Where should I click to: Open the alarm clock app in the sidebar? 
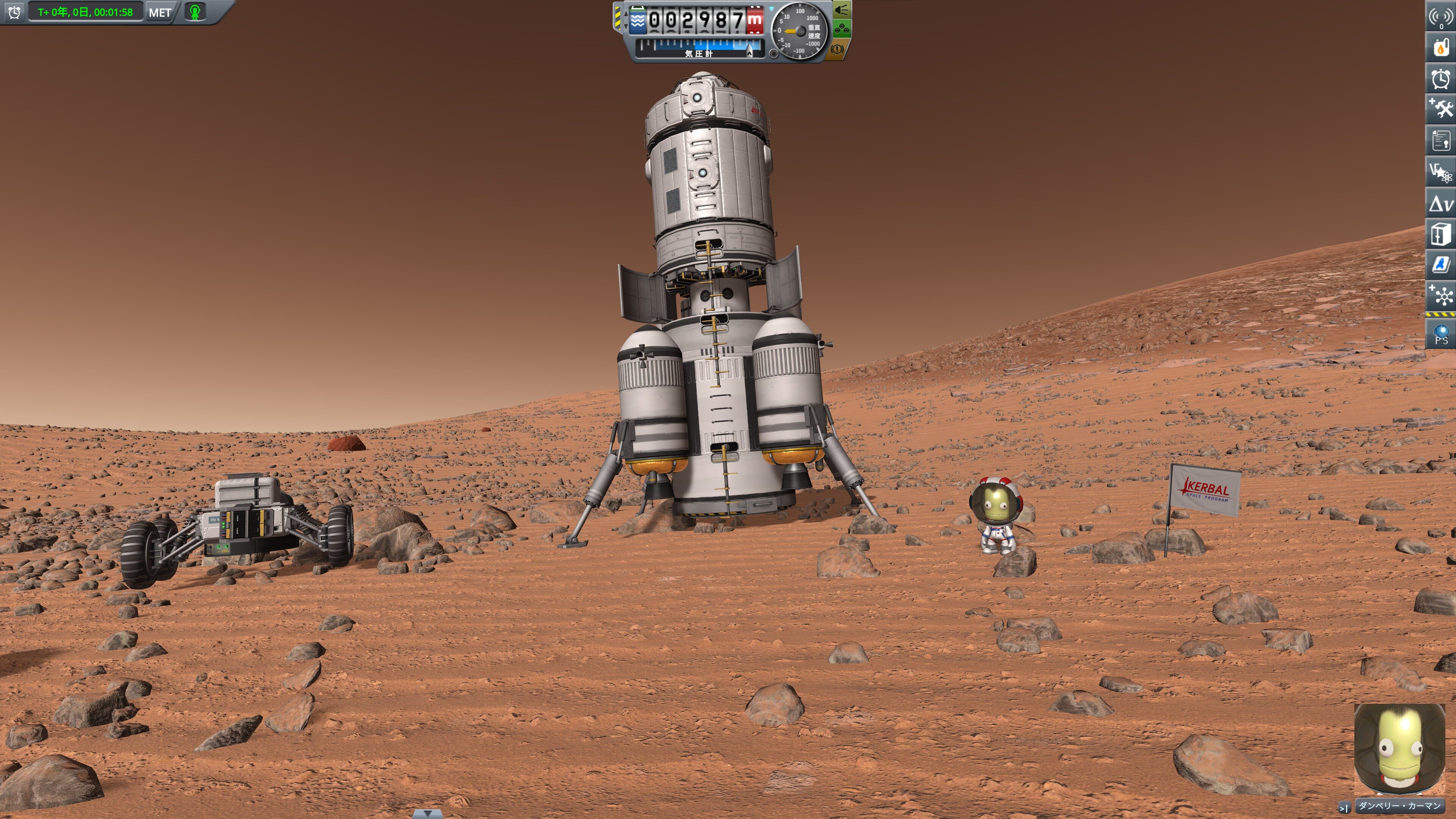tap(1441, 78)
